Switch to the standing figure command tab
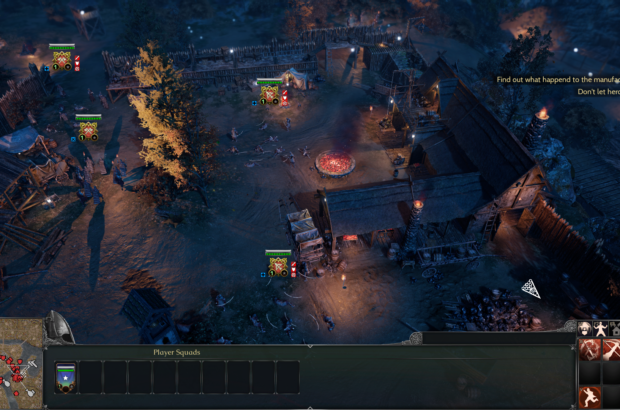 coord(598,329)
